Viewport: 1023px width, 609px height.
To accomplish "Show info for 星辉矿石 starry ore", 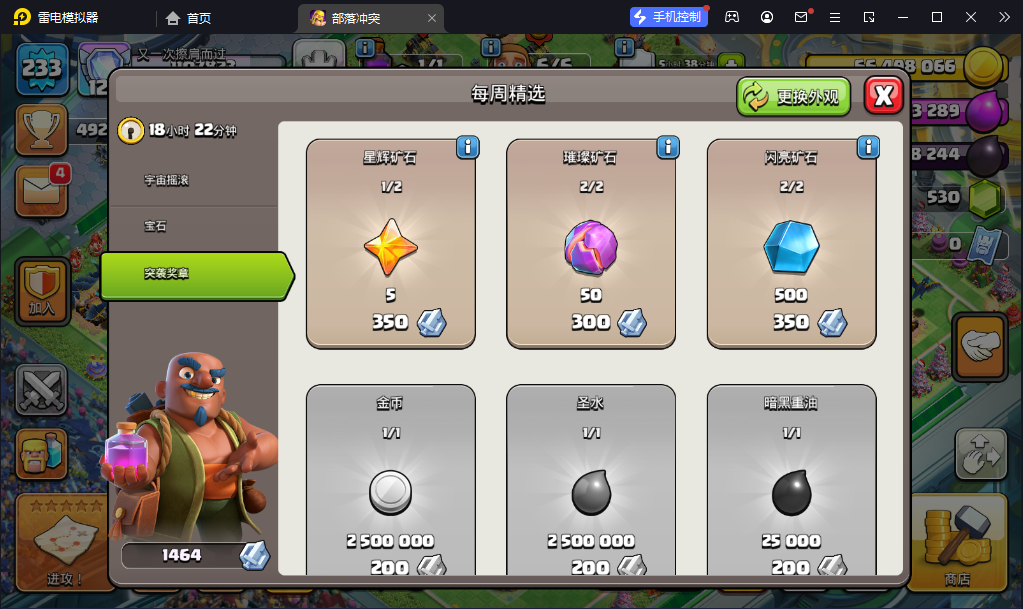I will coord(467,148).
